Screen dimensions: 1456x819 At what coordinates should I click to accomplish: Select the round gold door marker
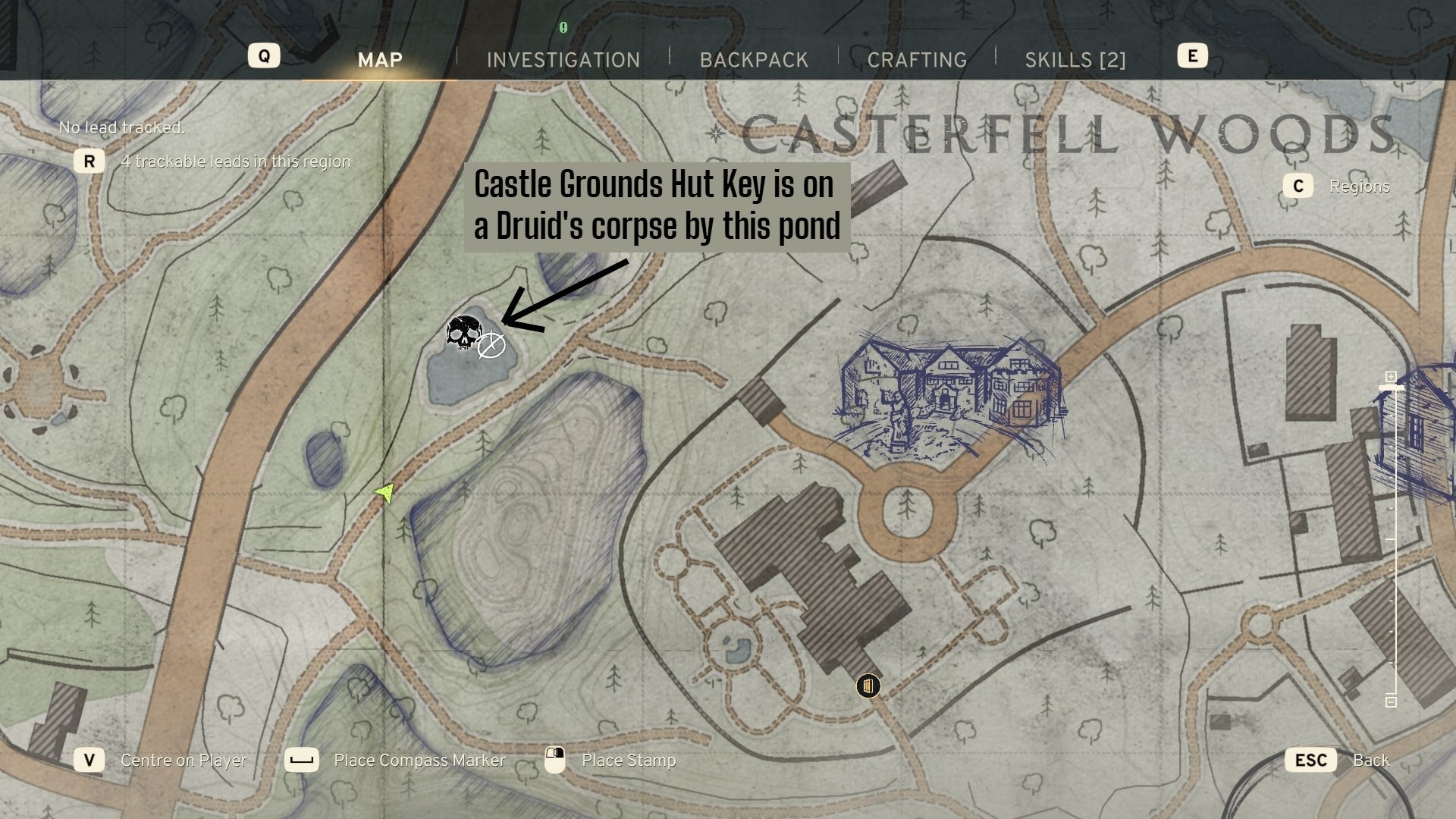pyautogui.click(x=868, y=686)
